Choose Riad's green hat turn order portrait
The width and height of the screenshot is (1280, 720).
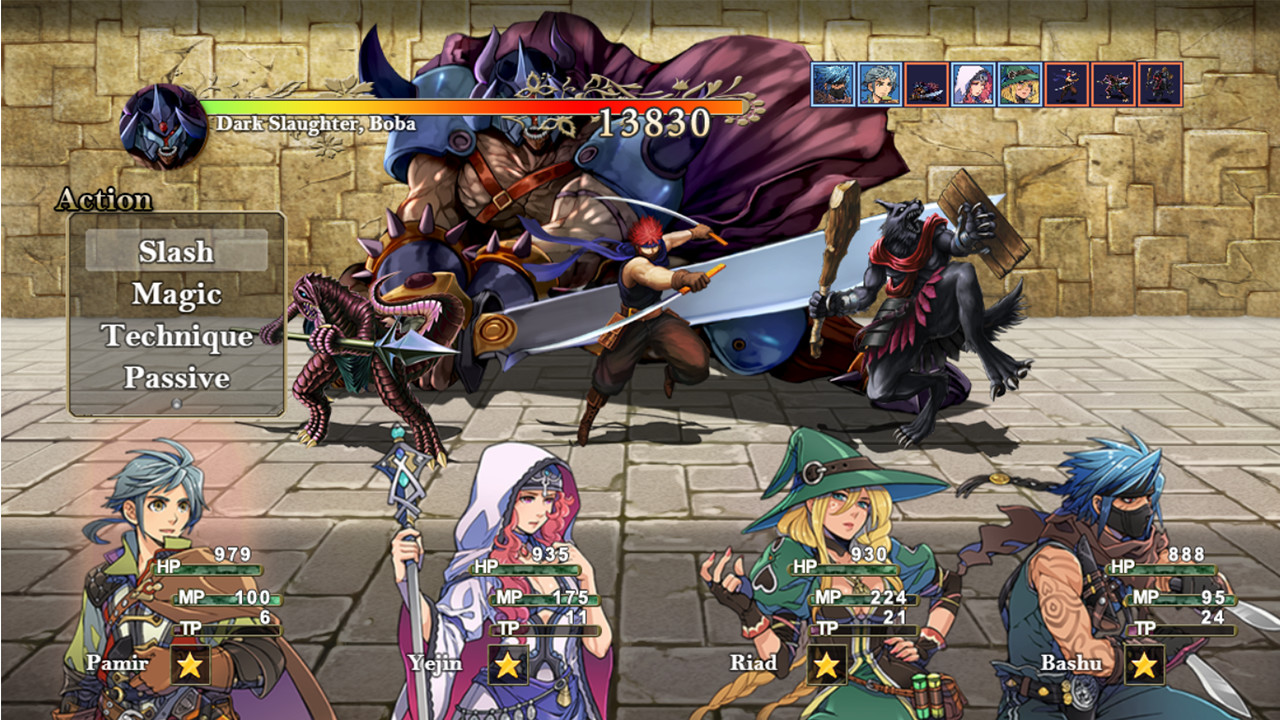(1019, 84)
